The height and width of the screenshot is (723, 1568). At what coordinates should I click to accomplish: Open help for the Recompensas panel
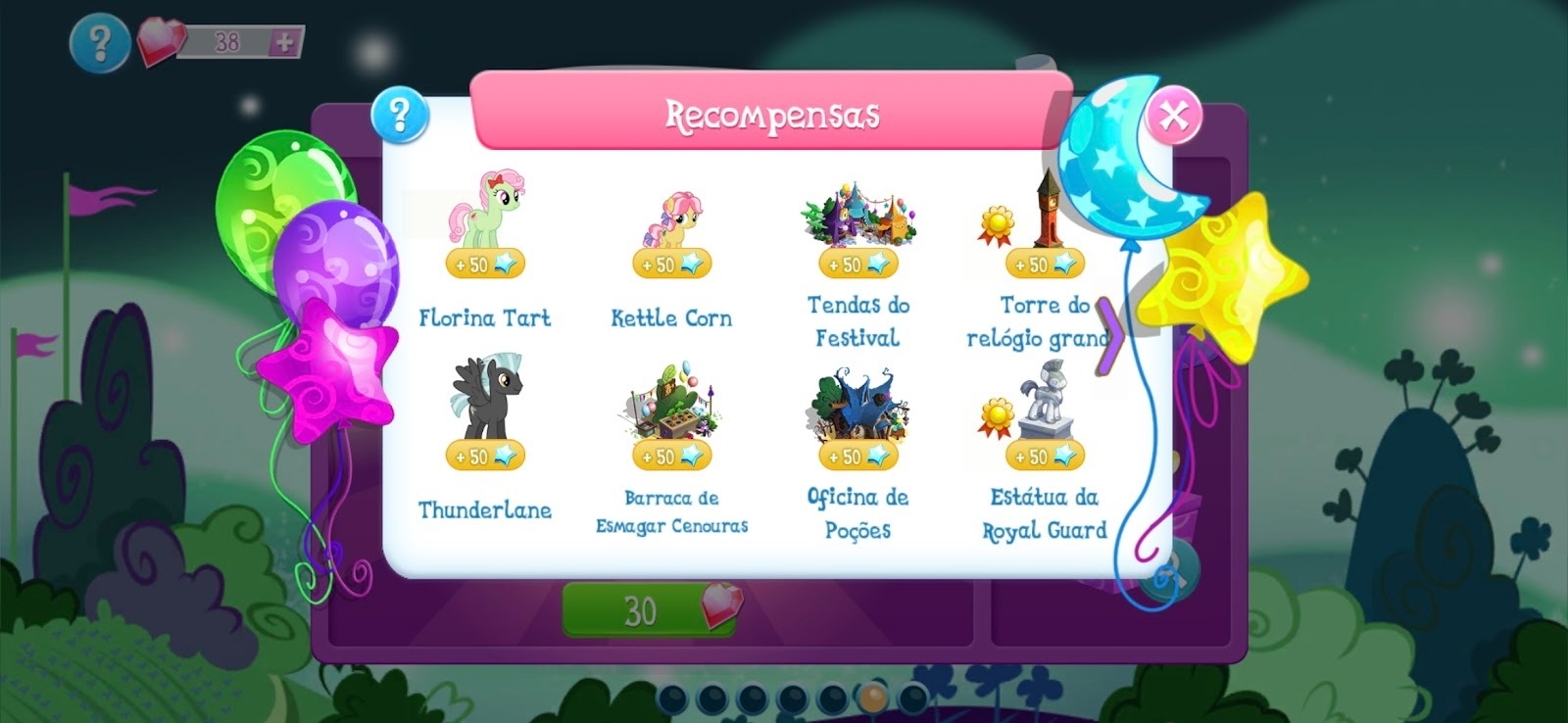tap(400, 115)
